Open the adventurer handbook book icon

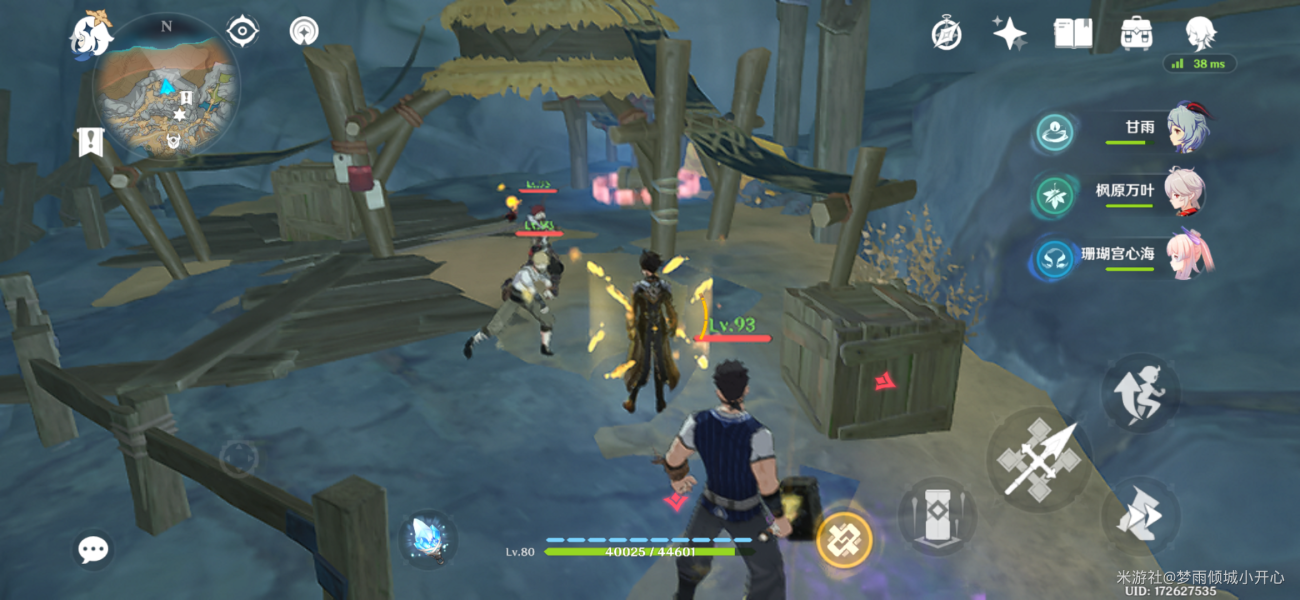coord(1072,34)
